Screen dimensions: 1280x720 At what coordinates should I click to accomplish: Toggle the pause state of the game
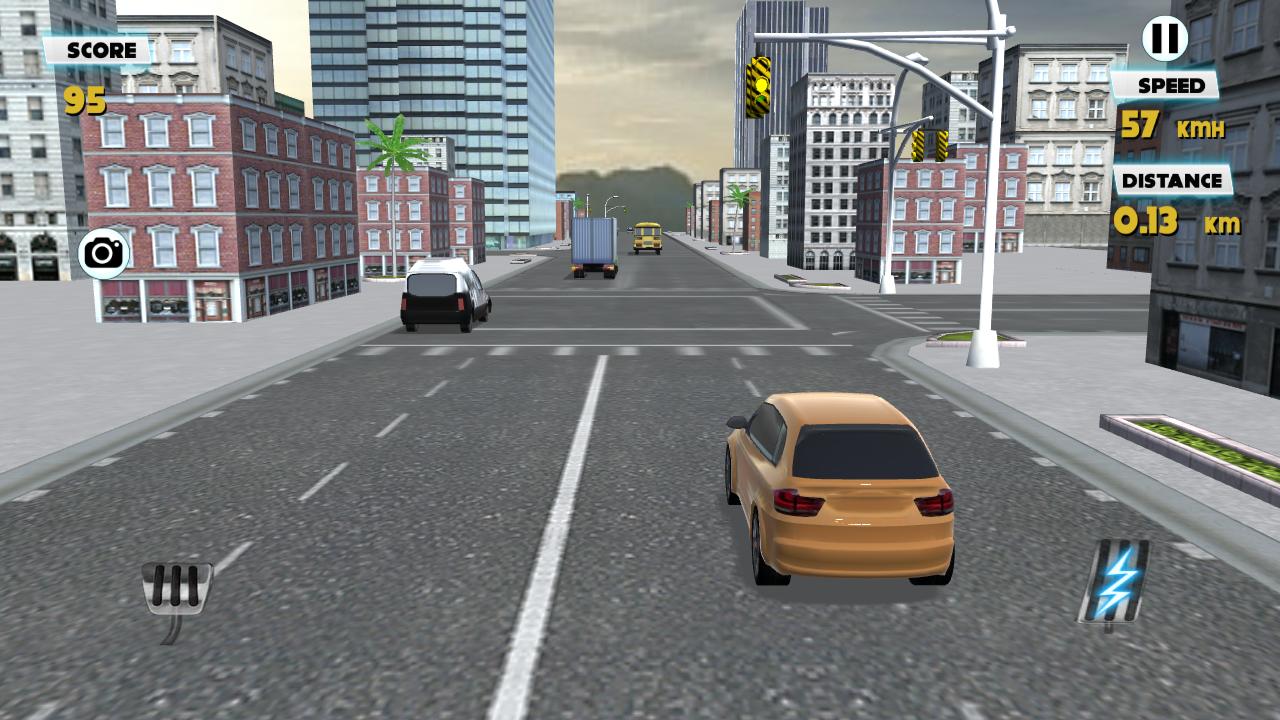(x=1163, y=40)
